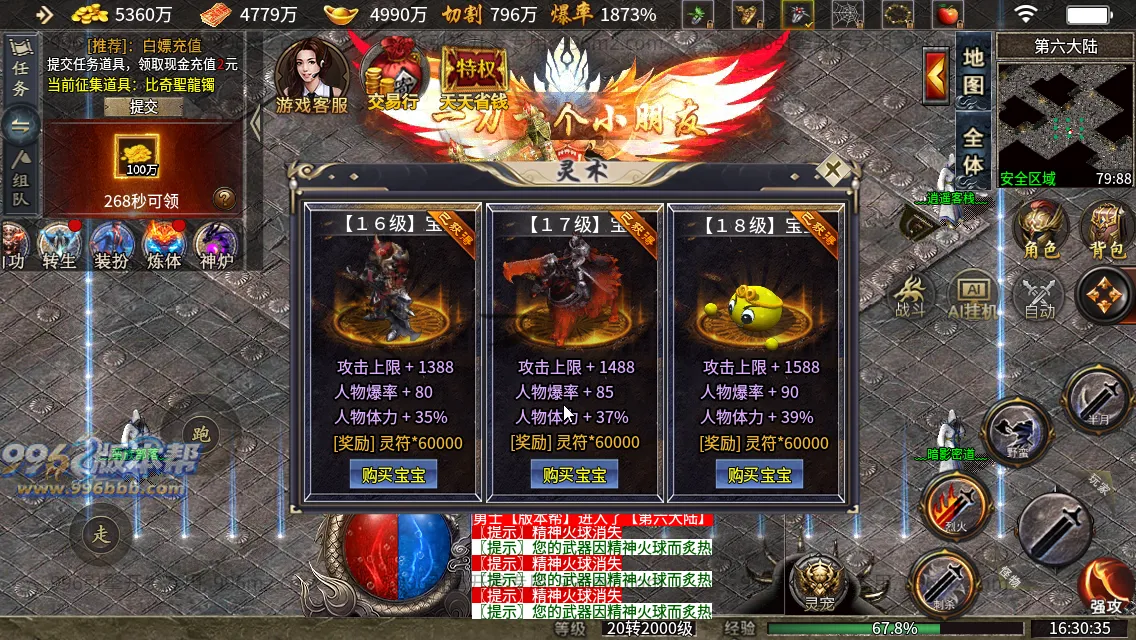Open 游戏客服 customer service

point(312,75)
